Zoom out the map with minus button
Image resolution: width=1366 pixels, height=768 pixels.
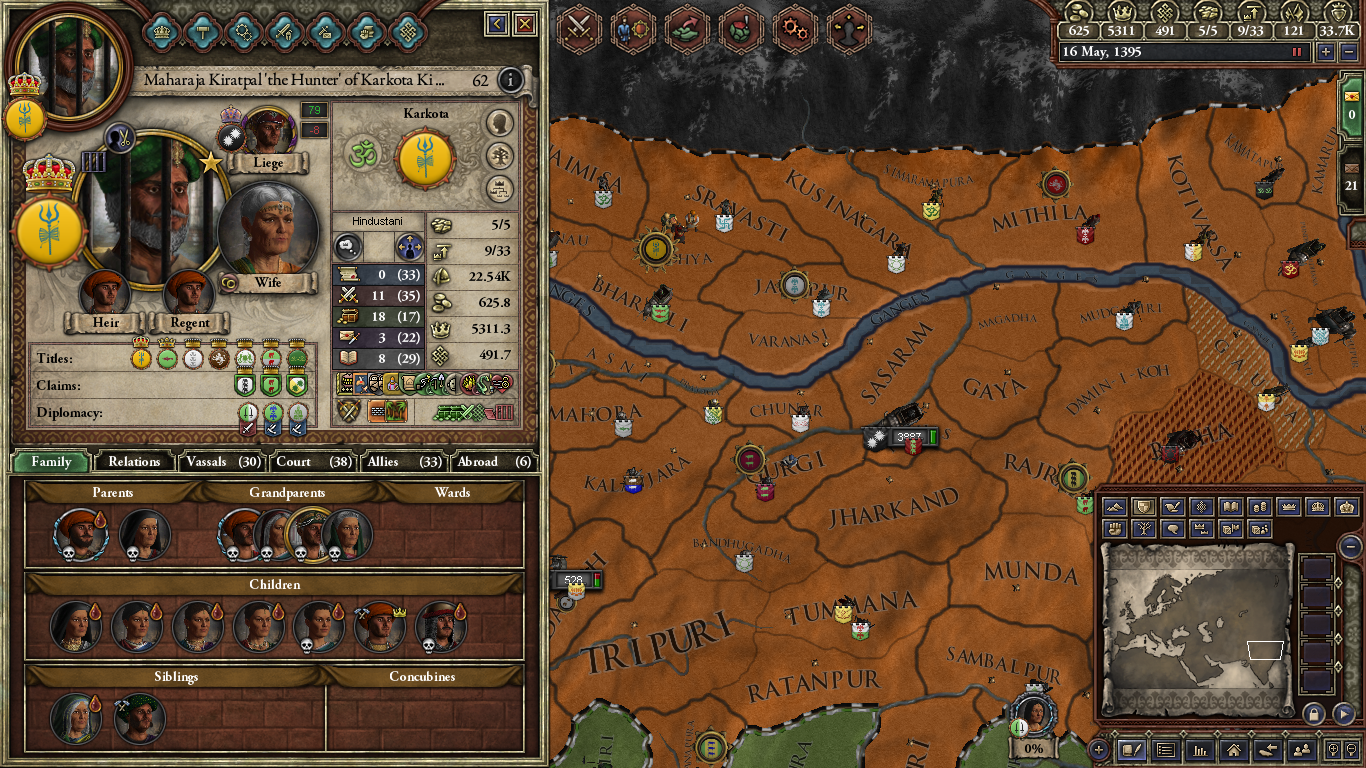(x=1350, y=546)
